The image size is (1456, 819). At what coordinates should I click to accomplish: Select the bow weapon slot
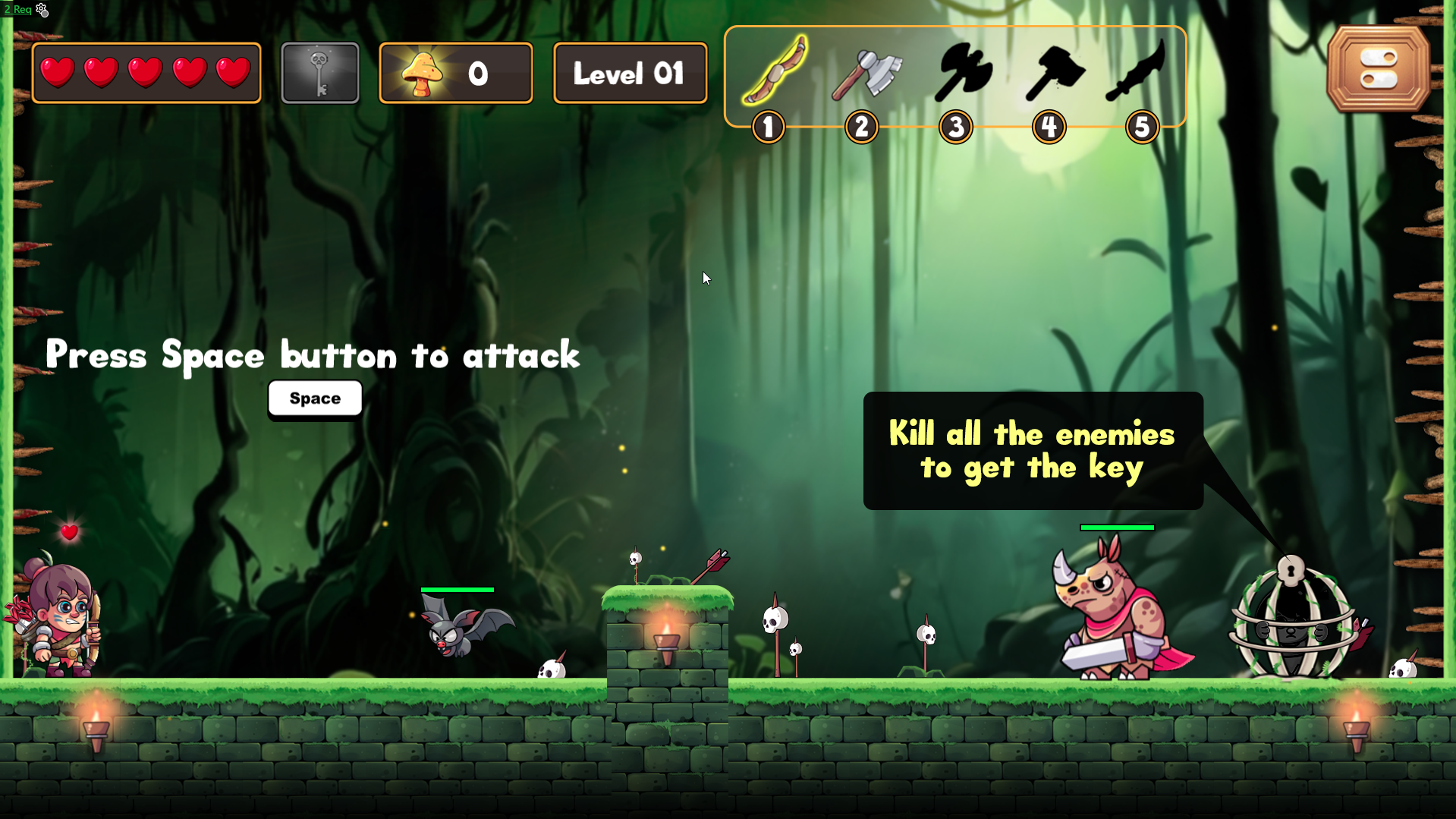774,71
